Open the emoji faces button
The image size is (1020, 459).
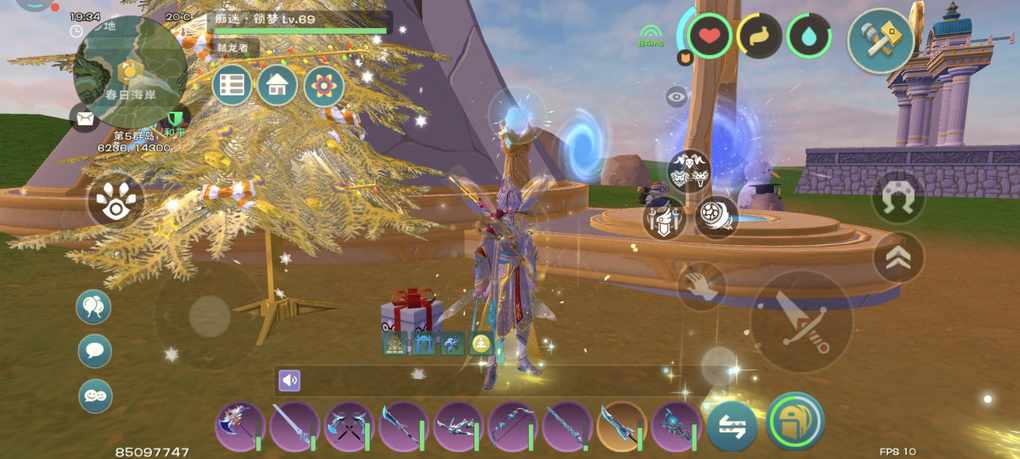[x=94, y=396]
